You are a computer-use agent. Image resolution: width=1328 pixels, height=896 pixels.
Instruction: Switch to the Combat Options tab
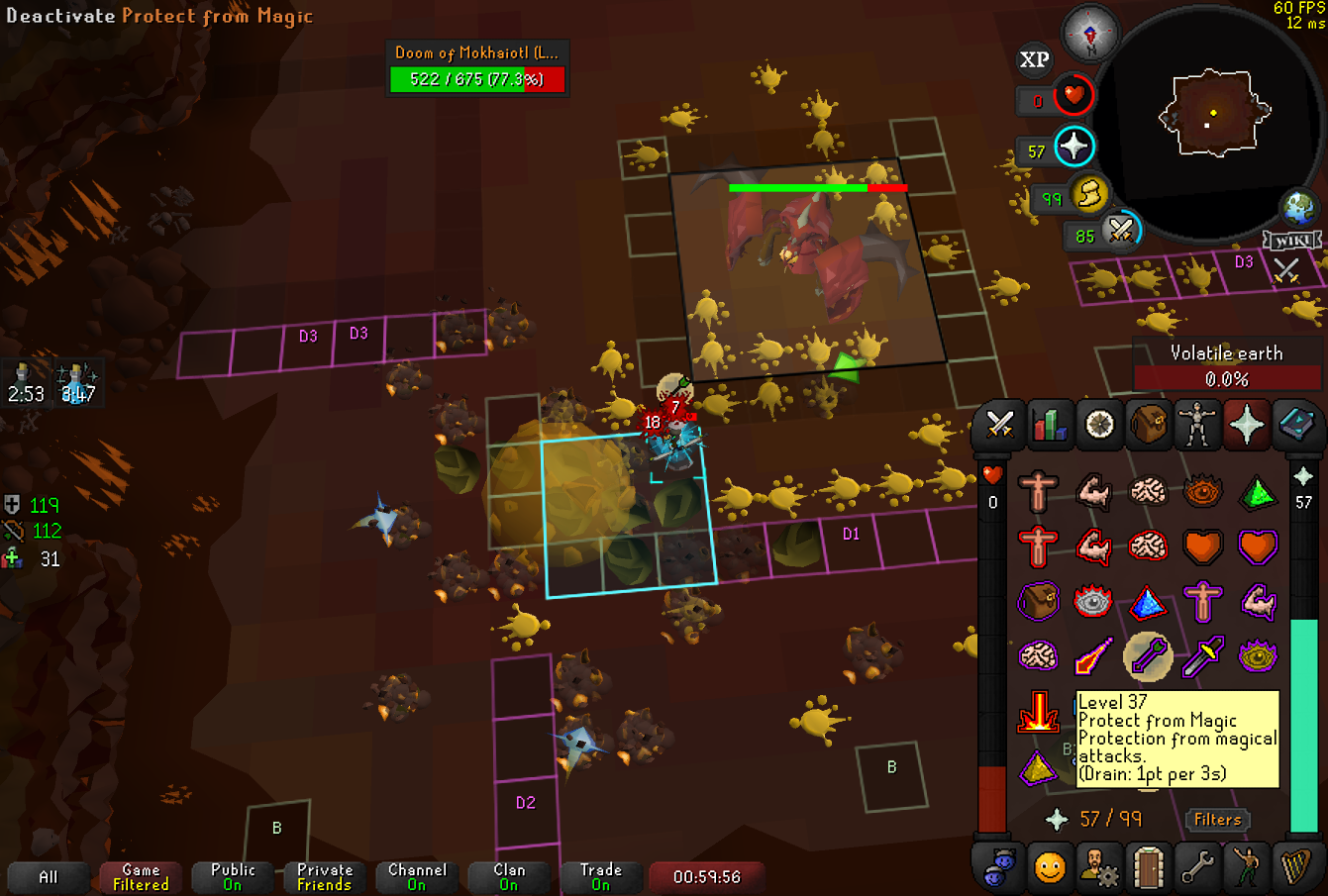point(999,426)
